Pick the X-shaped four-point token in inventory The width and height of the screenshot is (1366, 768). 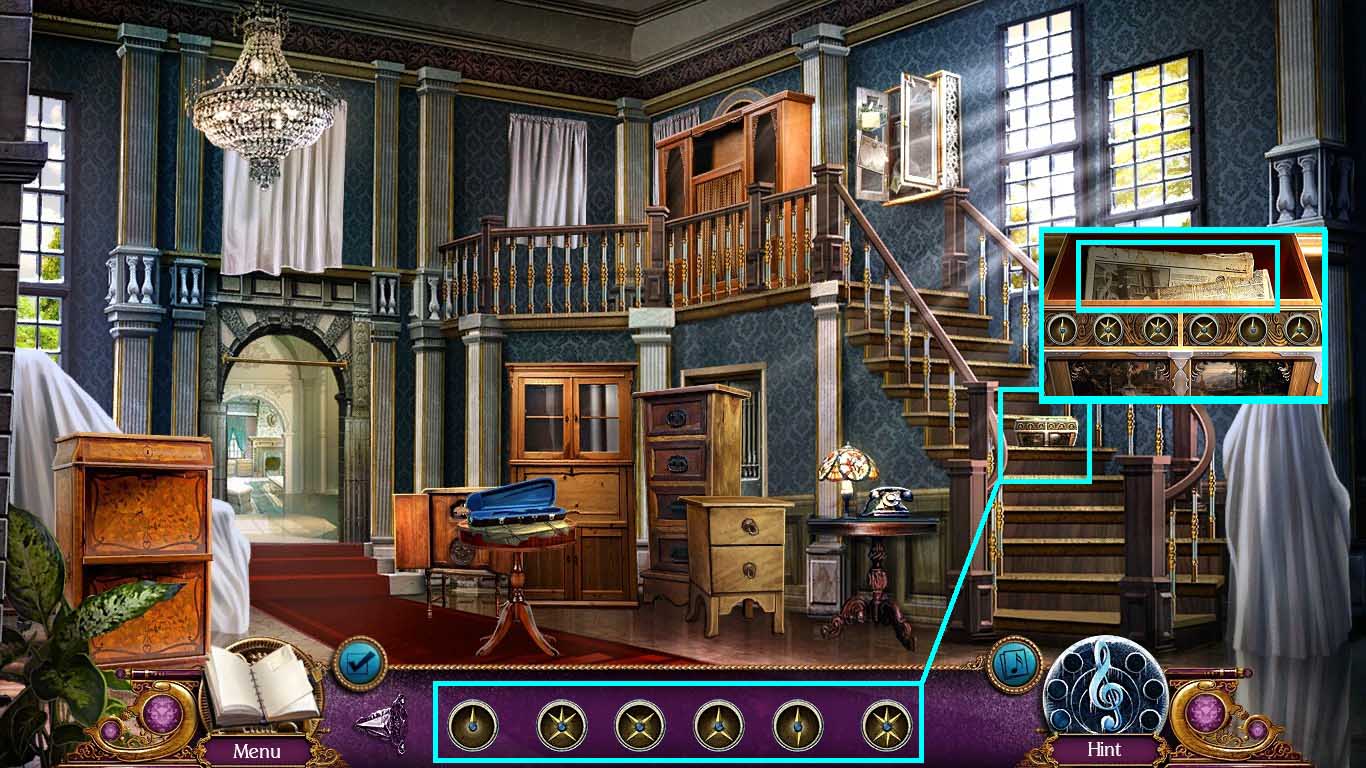click(640, 725)
